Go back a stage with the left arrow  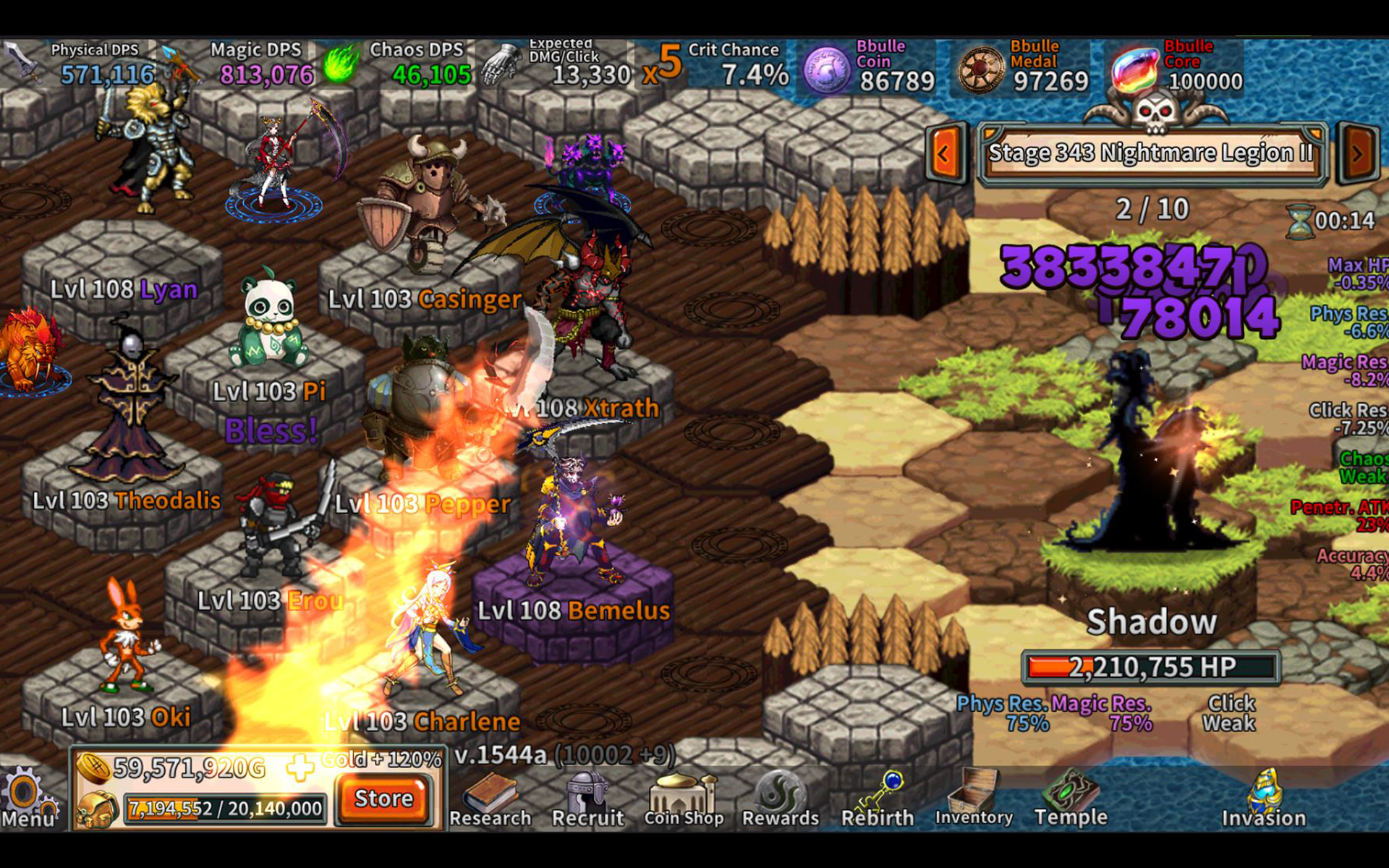click(x=943, y=154)
